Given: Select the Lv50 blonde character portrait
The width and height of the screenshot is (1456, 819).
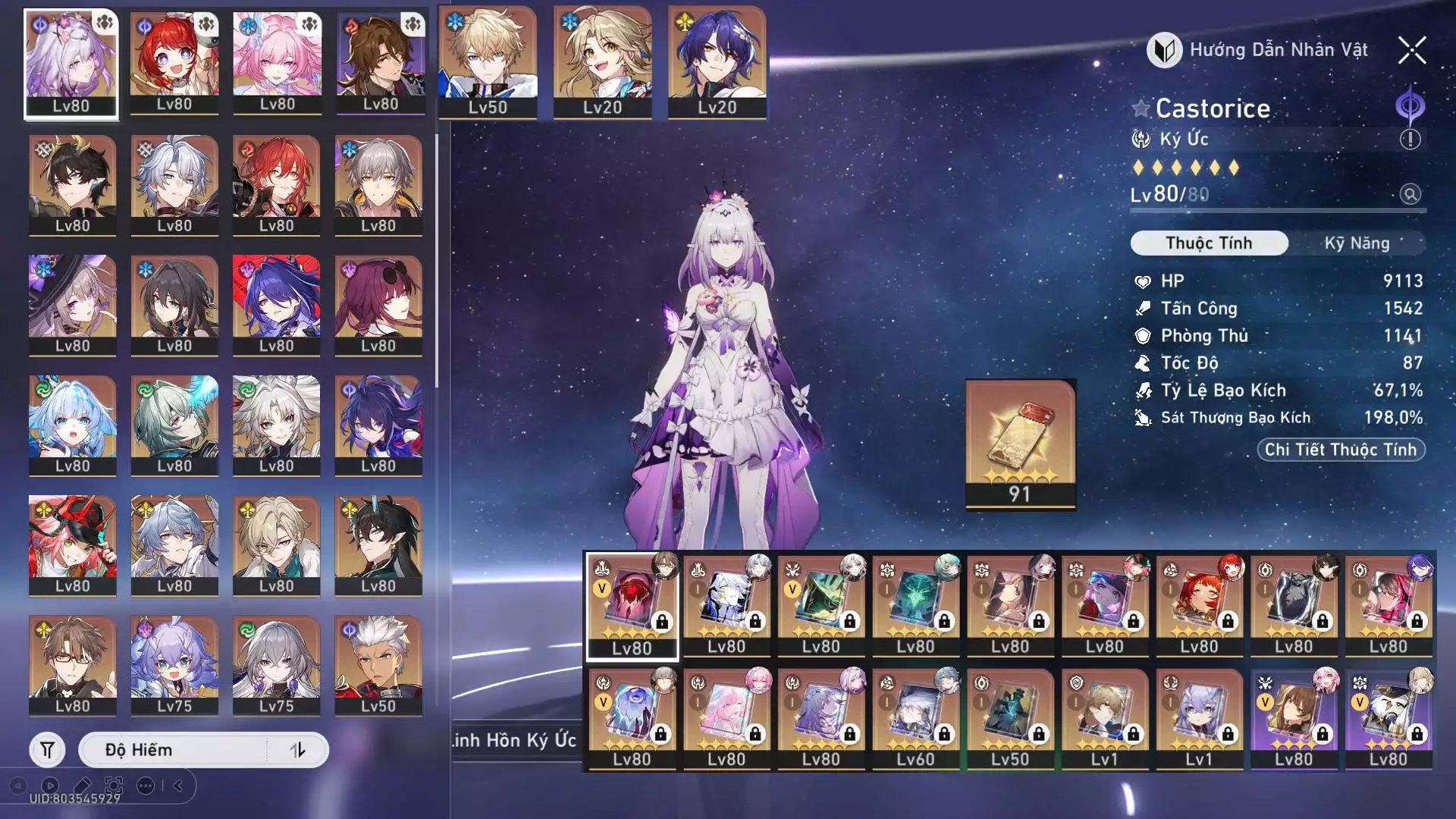Looking at the screenshot, I should pos(487,62).
